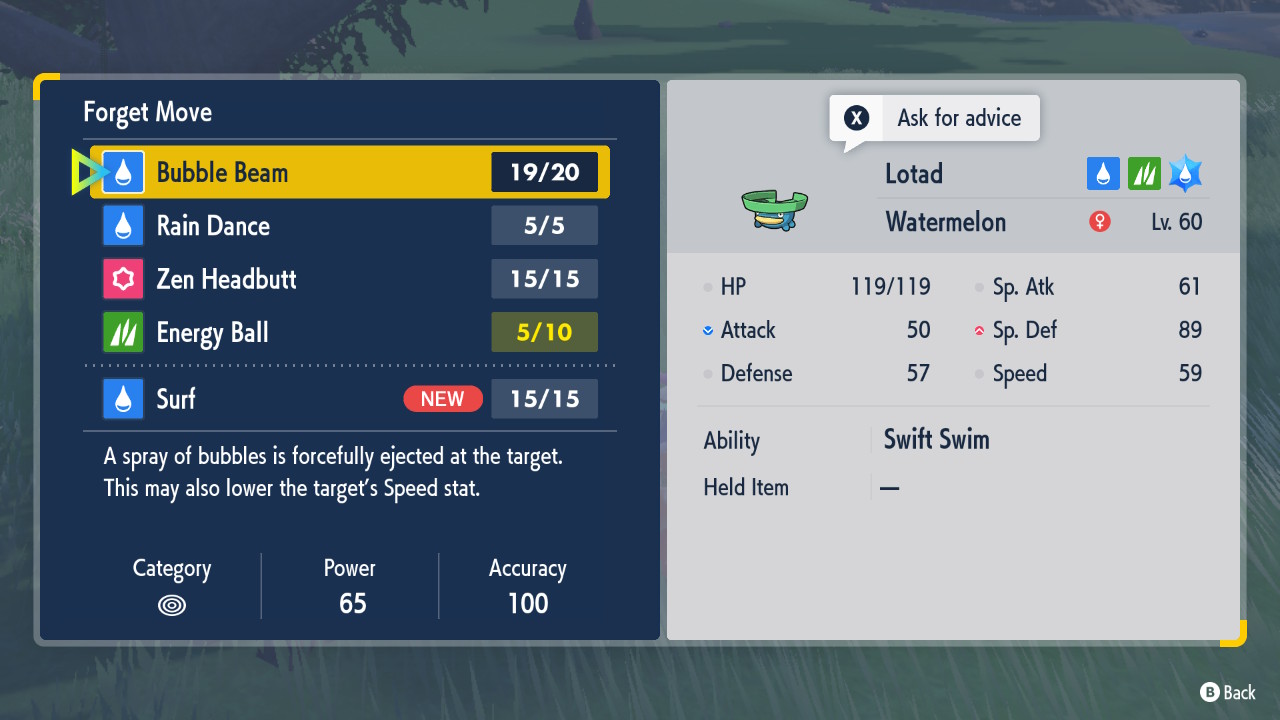Go back from the Forget Move screen
Image resolution: width=1280 pixels, height=720 pixels.
tap(1227, 692)
